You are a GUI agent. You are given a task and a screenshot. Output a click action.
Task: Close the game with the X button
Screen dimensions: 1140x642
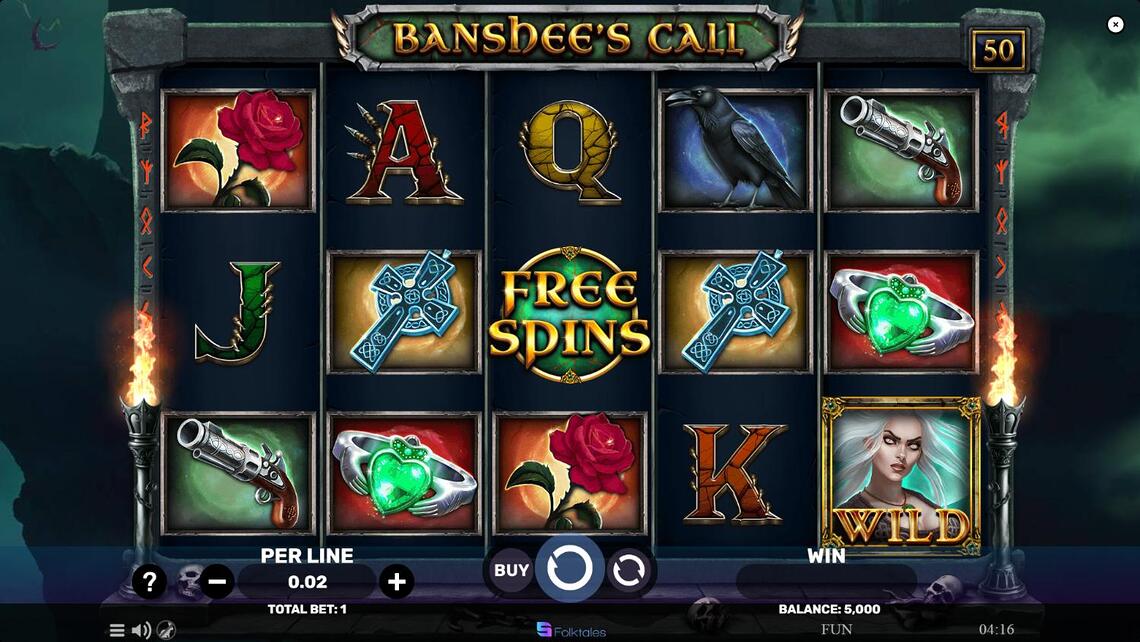tap(1116, 25)
